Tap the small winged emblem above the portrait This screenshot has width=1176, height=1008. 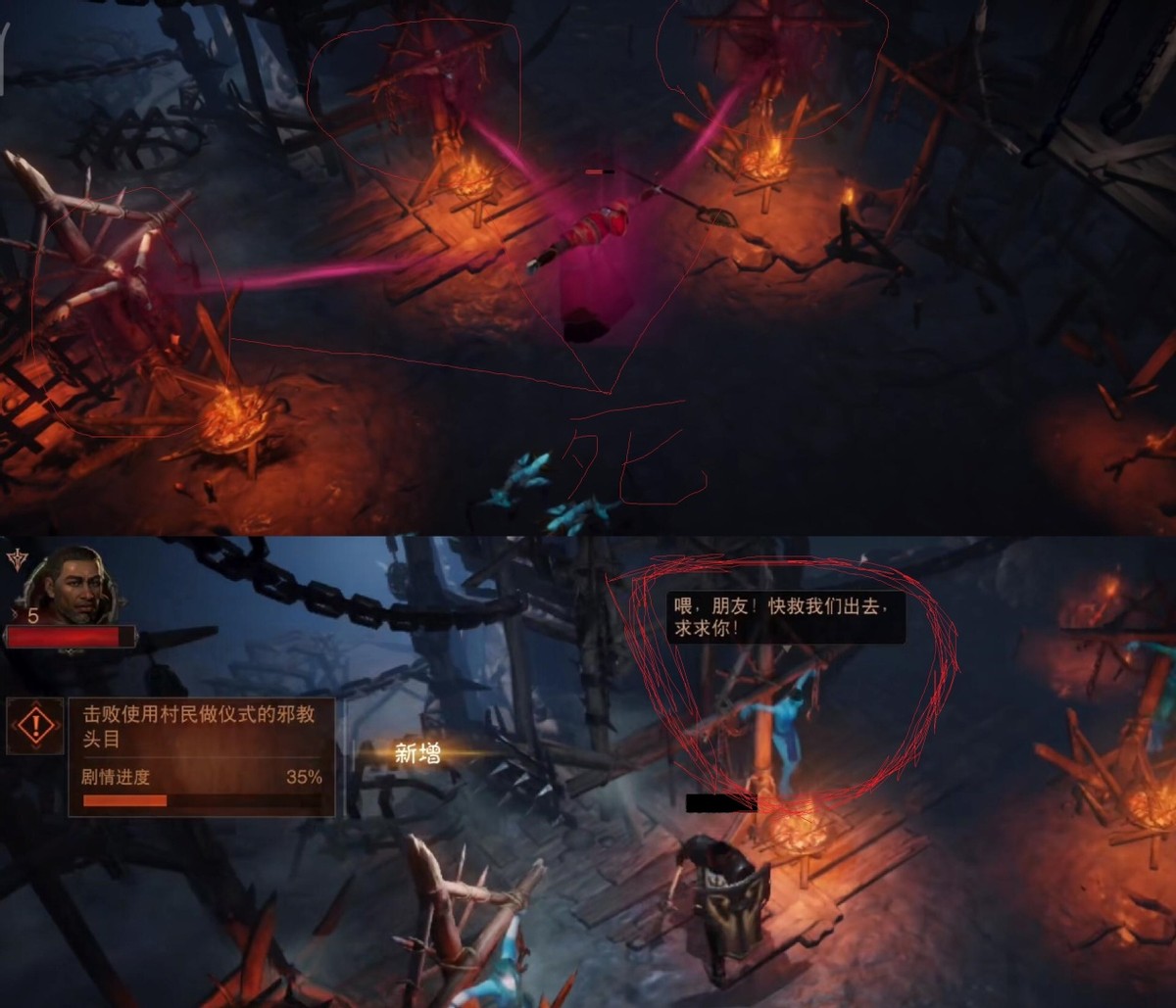tap(17, 558)
